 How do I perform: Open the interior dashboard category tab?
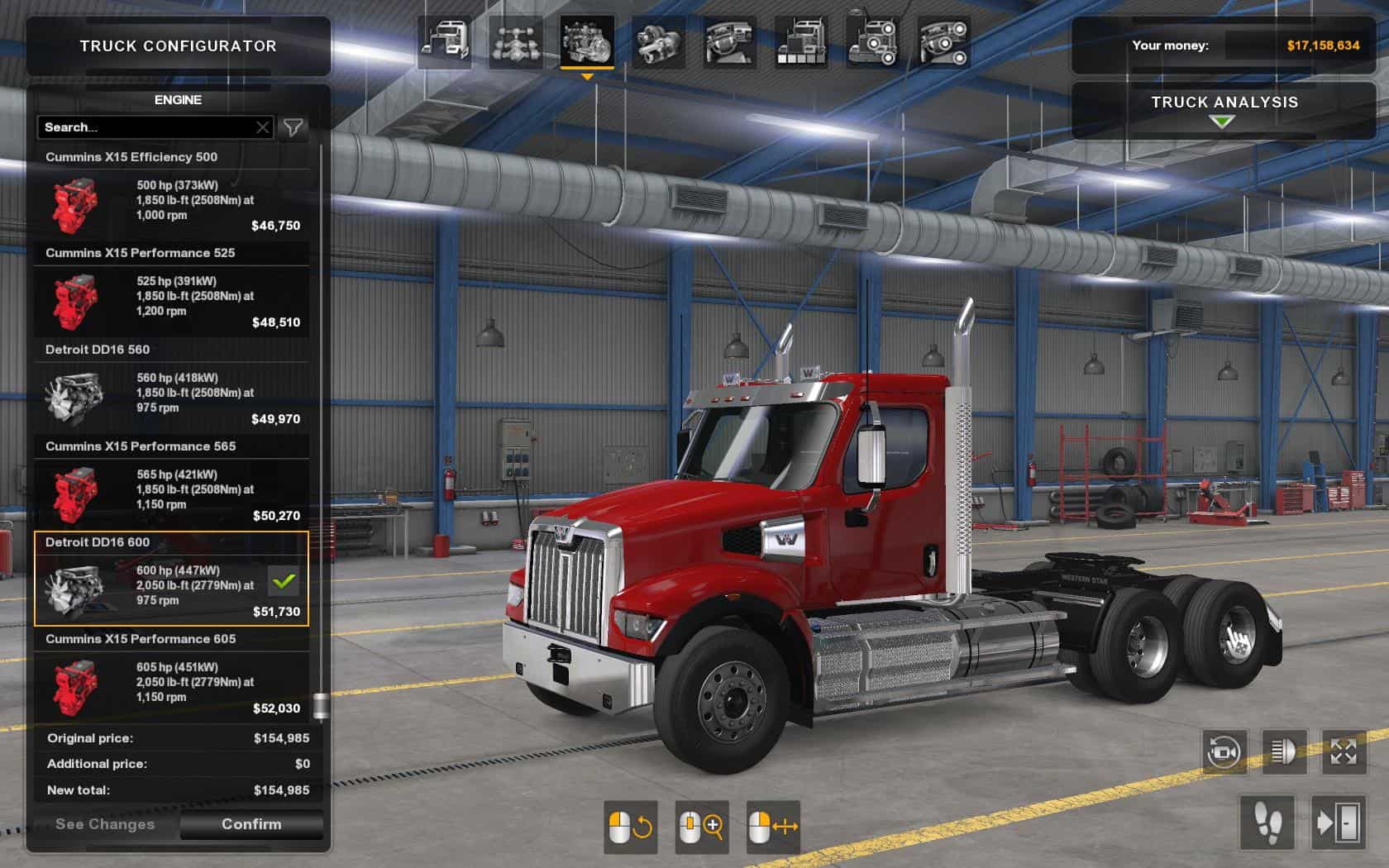(x=730, y=41)
